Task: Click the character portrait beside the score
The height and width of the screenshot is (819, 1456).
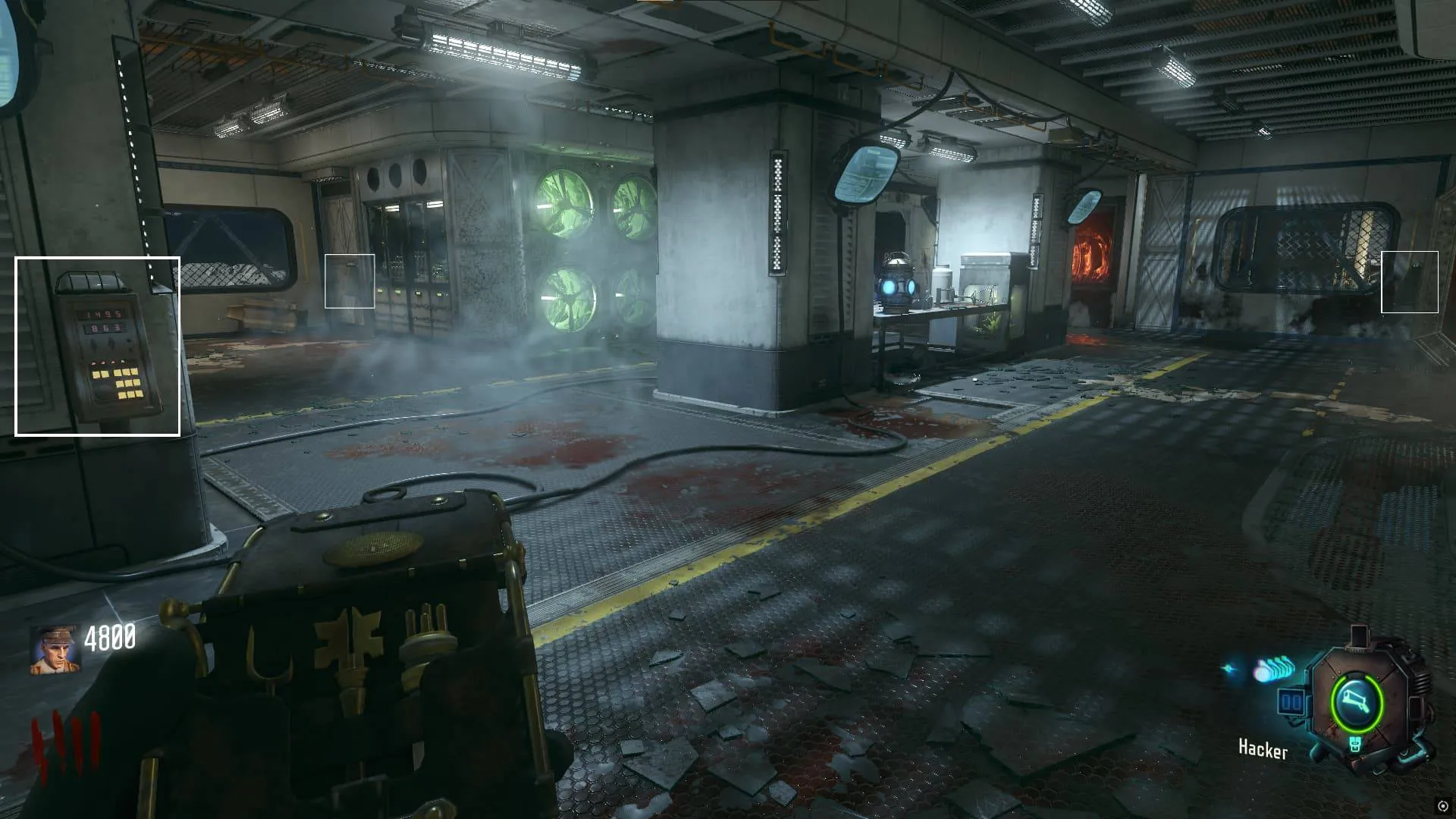Action: click(x=55, y=650)
